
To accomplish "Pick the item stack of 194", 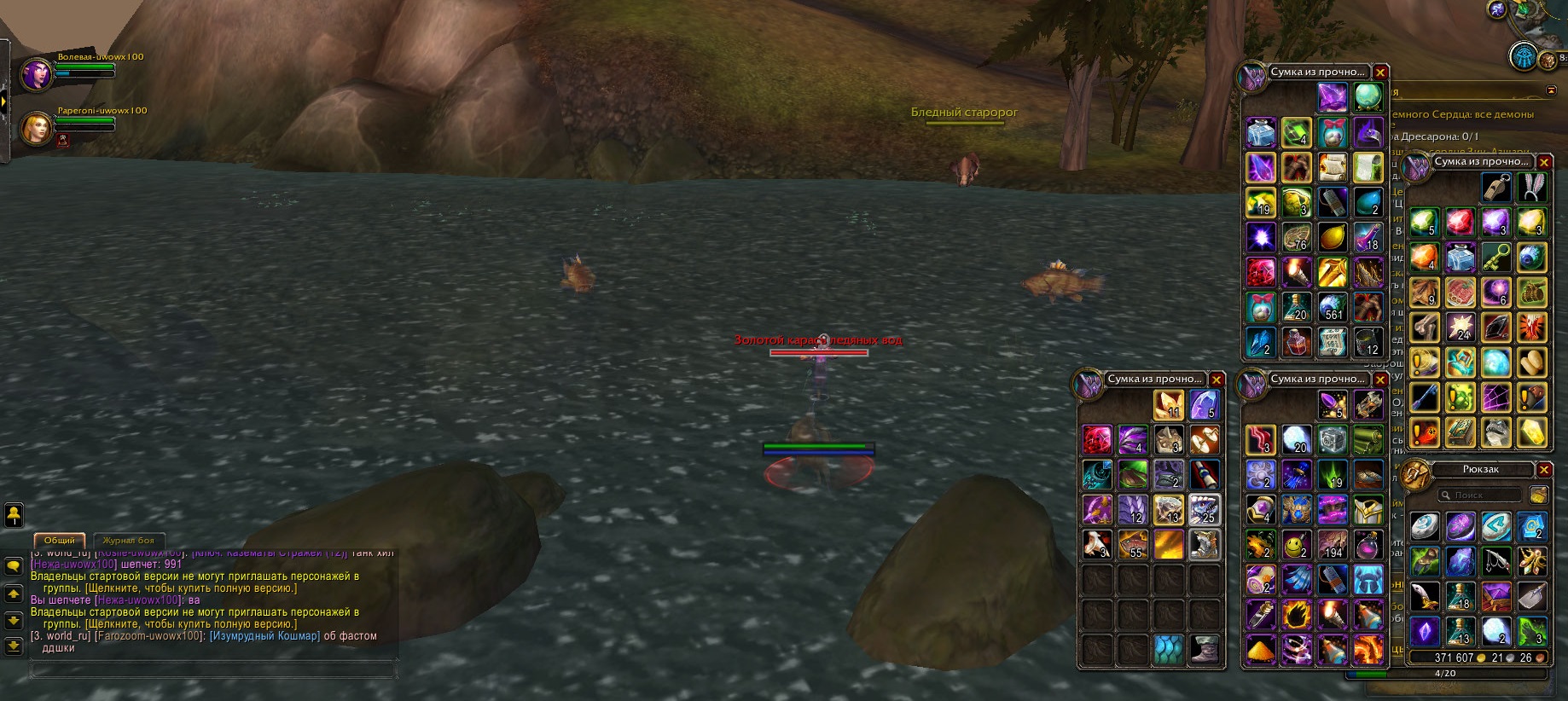I will (1332, 544).
